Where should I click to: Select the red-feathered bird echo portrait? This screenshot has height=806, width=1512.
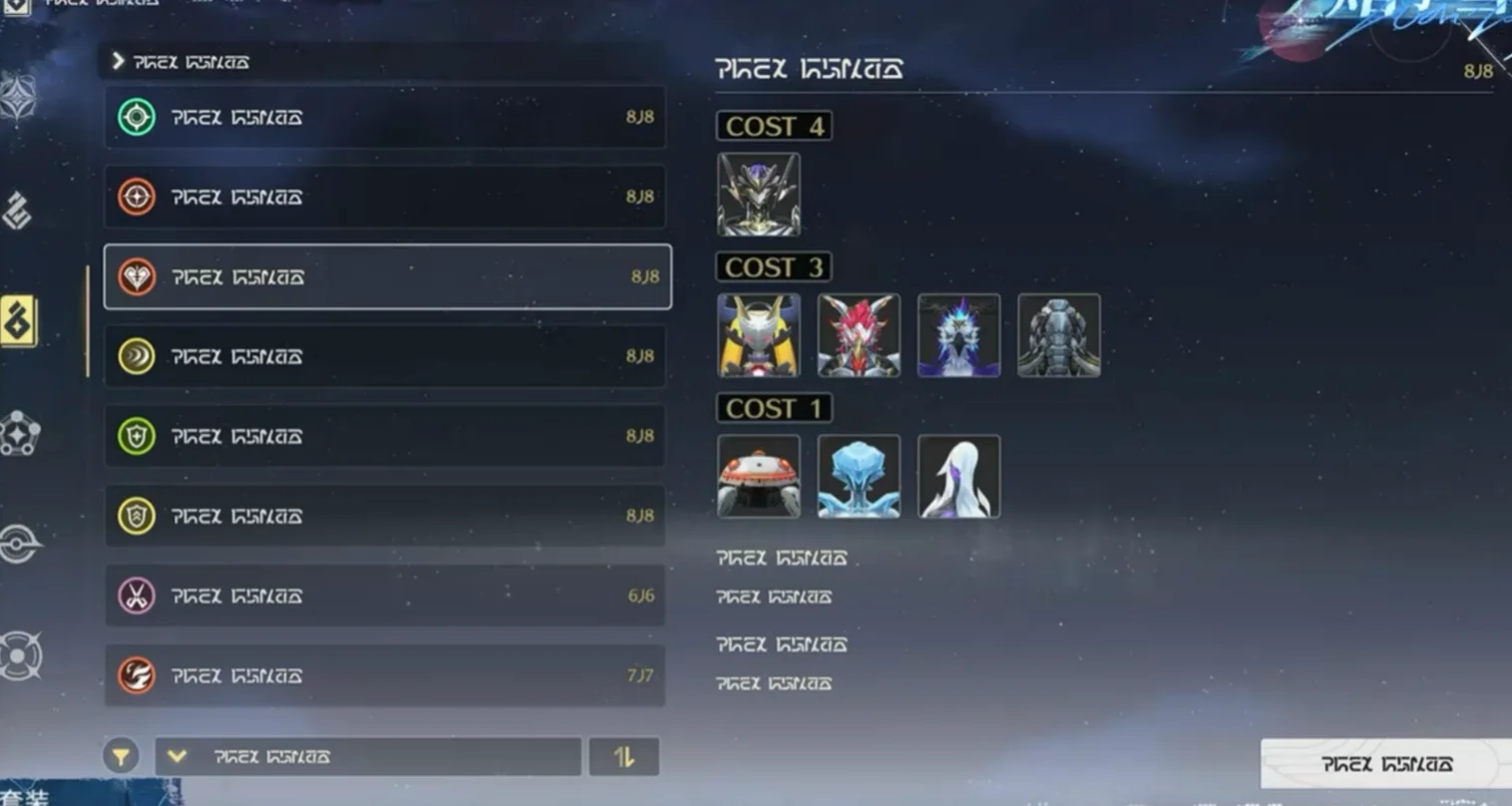click(859, 335)
